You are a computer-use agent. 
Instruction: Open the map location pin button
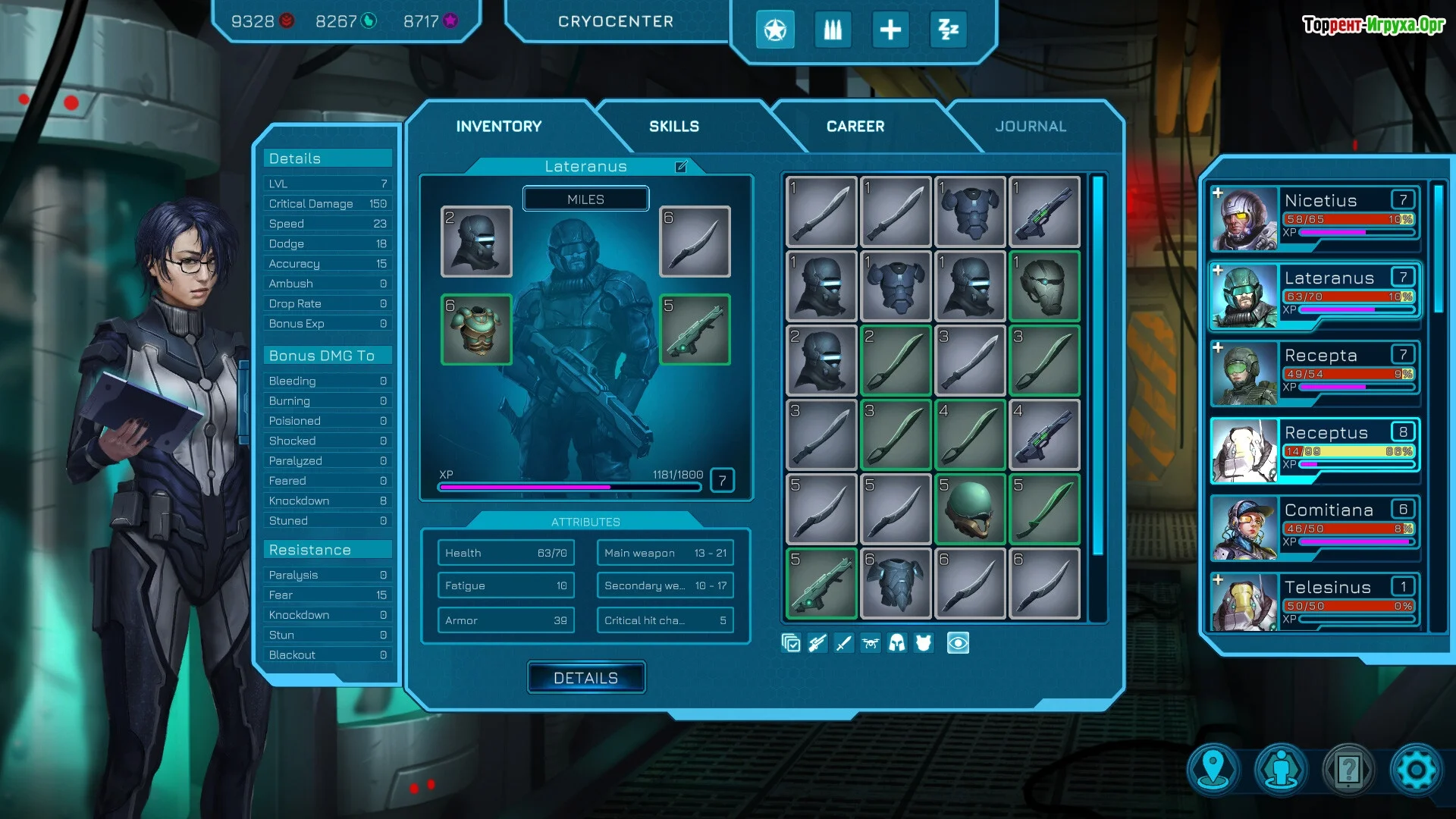point(1213,770)
